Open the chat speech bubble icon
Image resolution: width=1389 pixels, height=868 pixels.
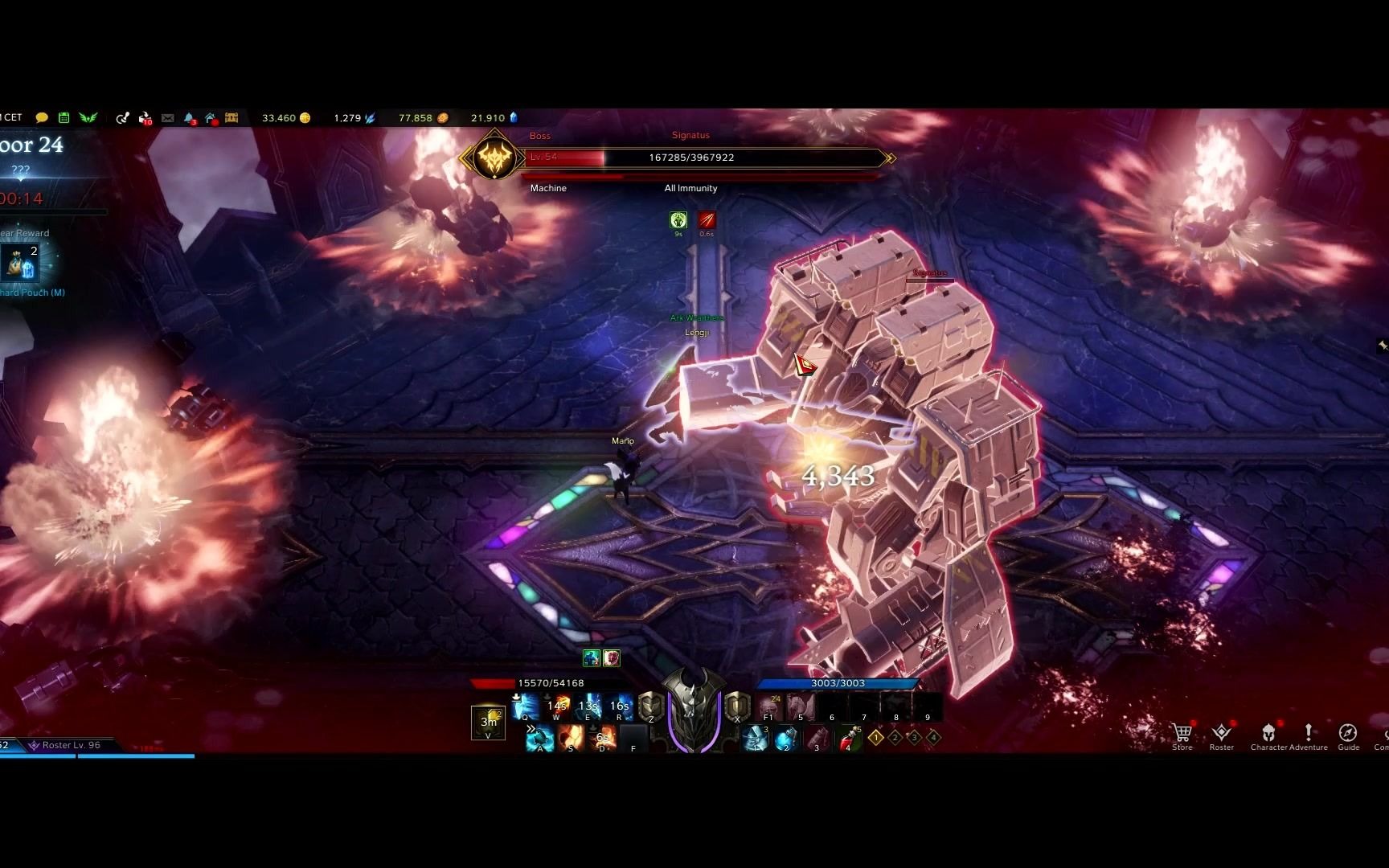42,118
